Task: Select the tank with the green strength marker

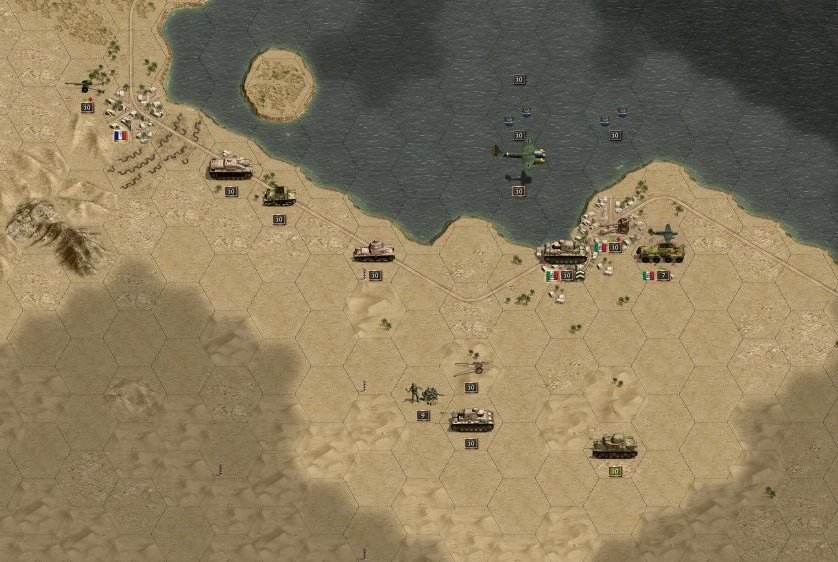Action: tap(614, 446)
